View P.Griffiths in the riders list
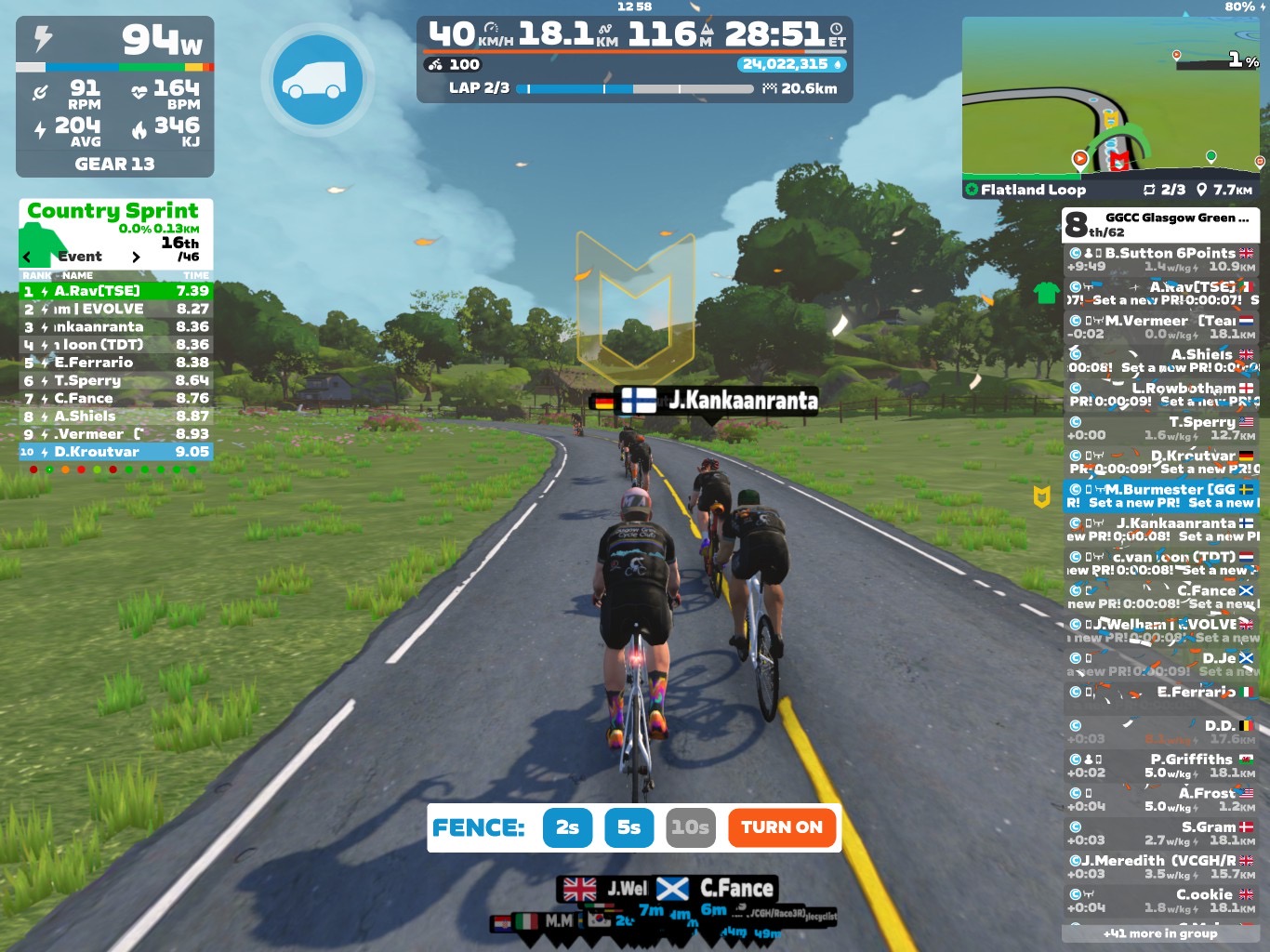Screen dimensions: 1270x952 tap(1161, 765)
